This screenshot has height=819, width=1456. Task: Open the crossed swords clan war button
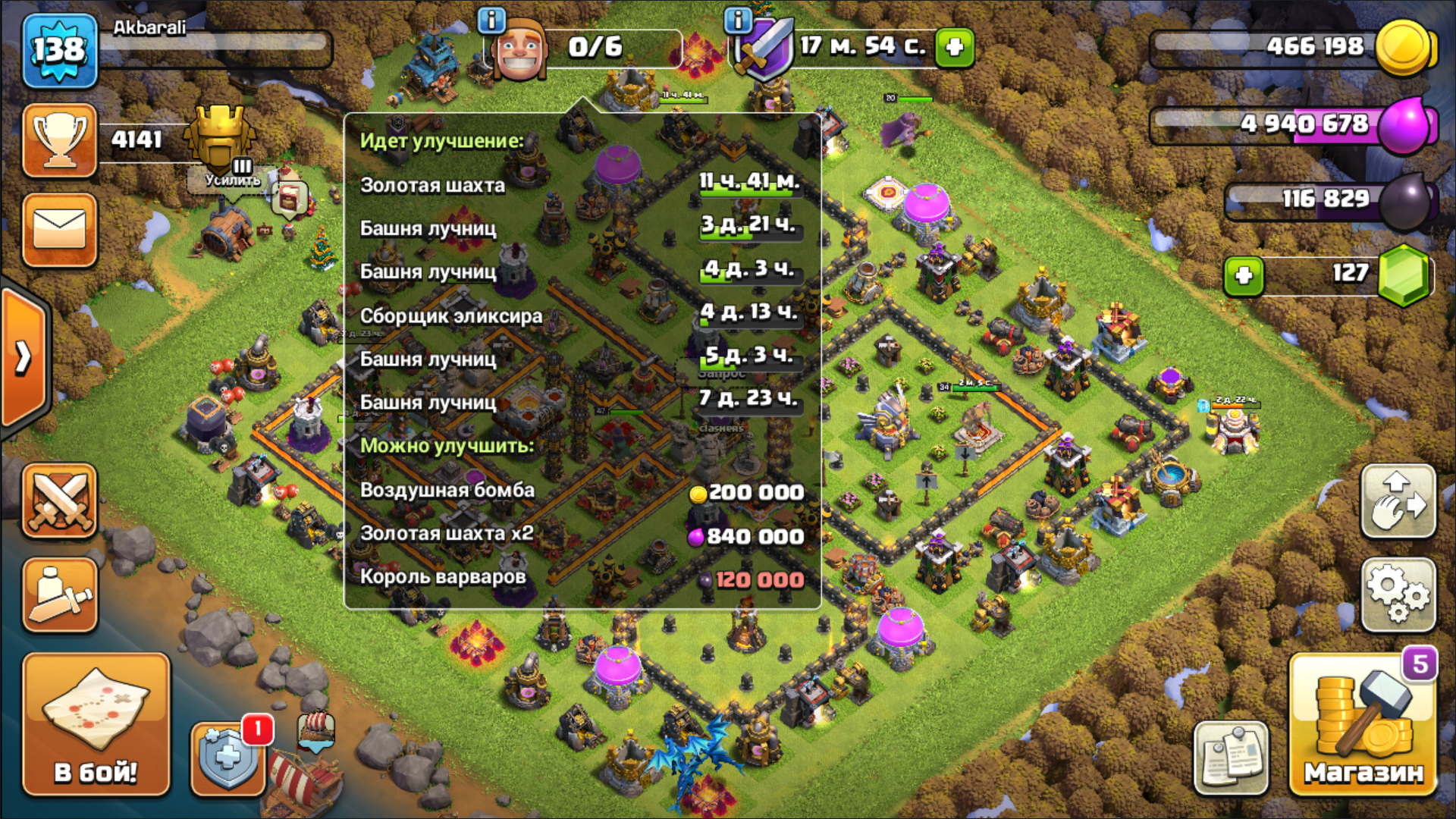(60, 501)
